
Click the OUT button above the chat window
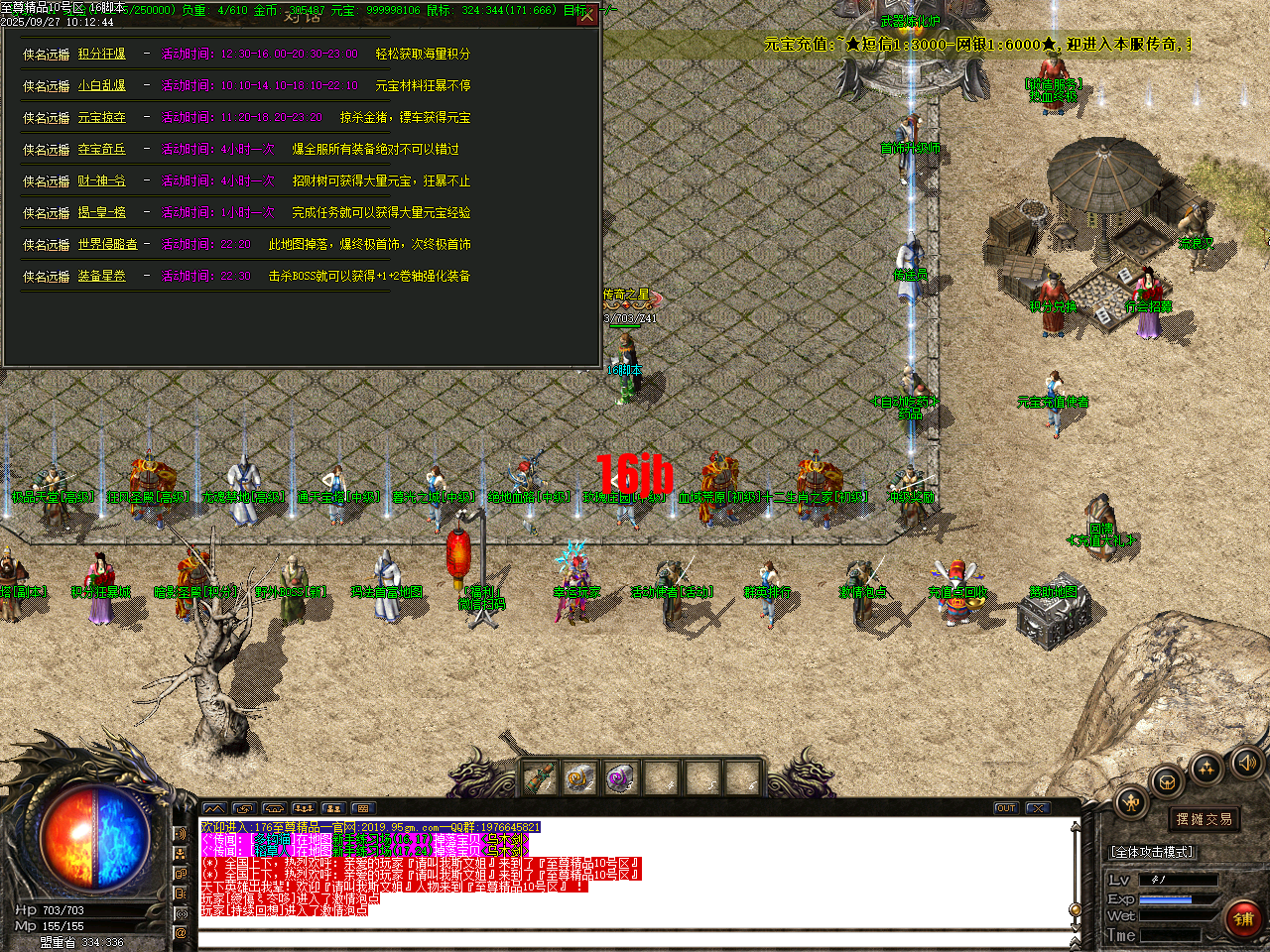tap(1005, 808)
